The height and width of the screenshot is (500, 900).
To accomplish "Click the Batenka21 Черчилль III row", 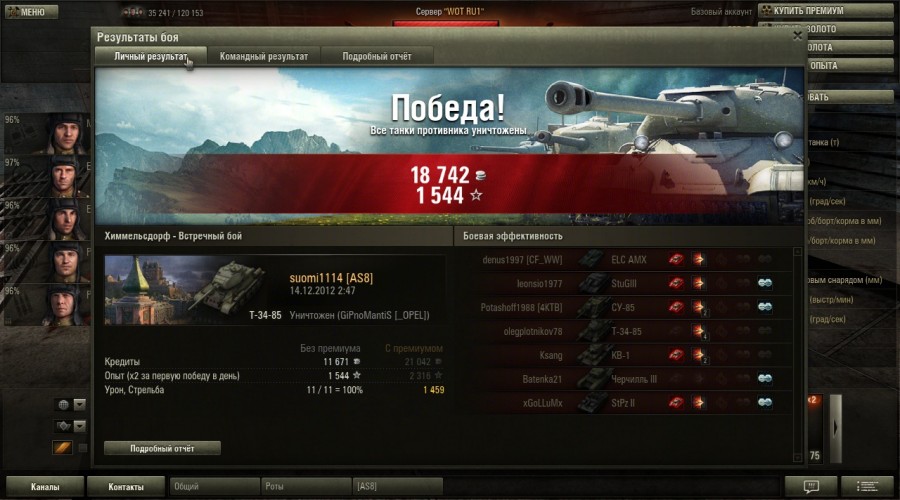I will pyautogui.click(x=626, y=379).
